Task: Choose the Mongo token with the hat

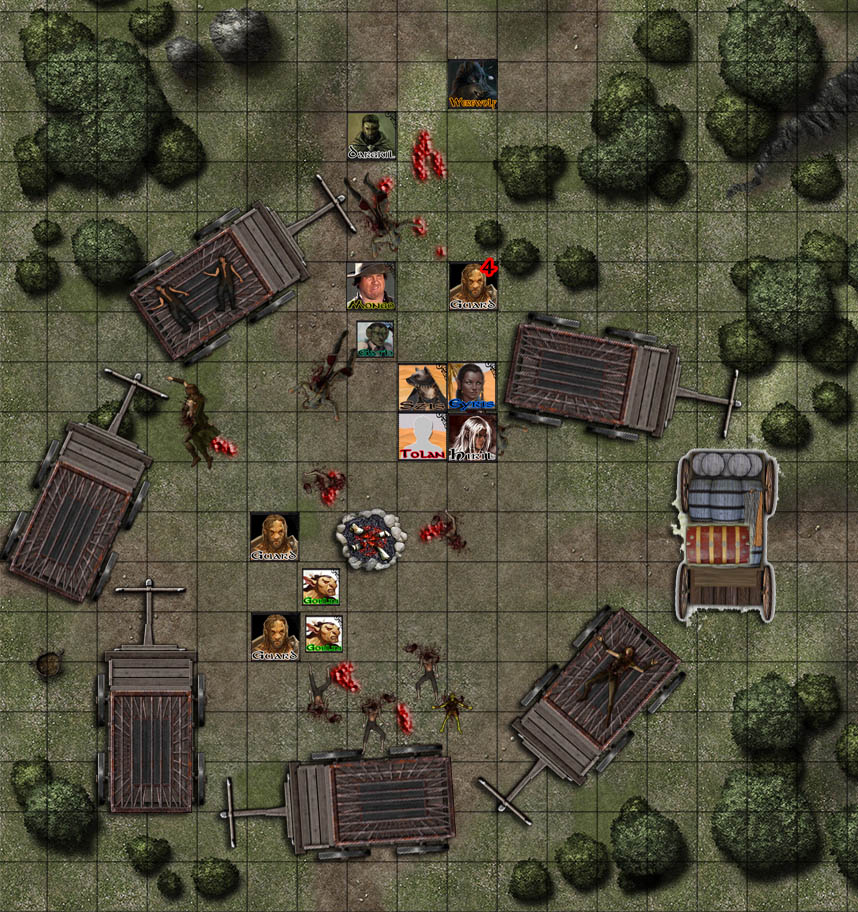Action: pyautogui.click(x=371, y=286)
